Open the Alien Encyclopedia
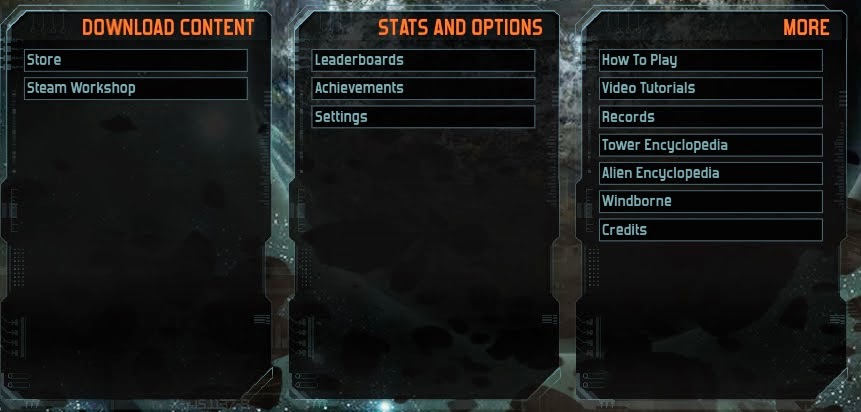This screenshot has width=861, height=412. [710, 173]
